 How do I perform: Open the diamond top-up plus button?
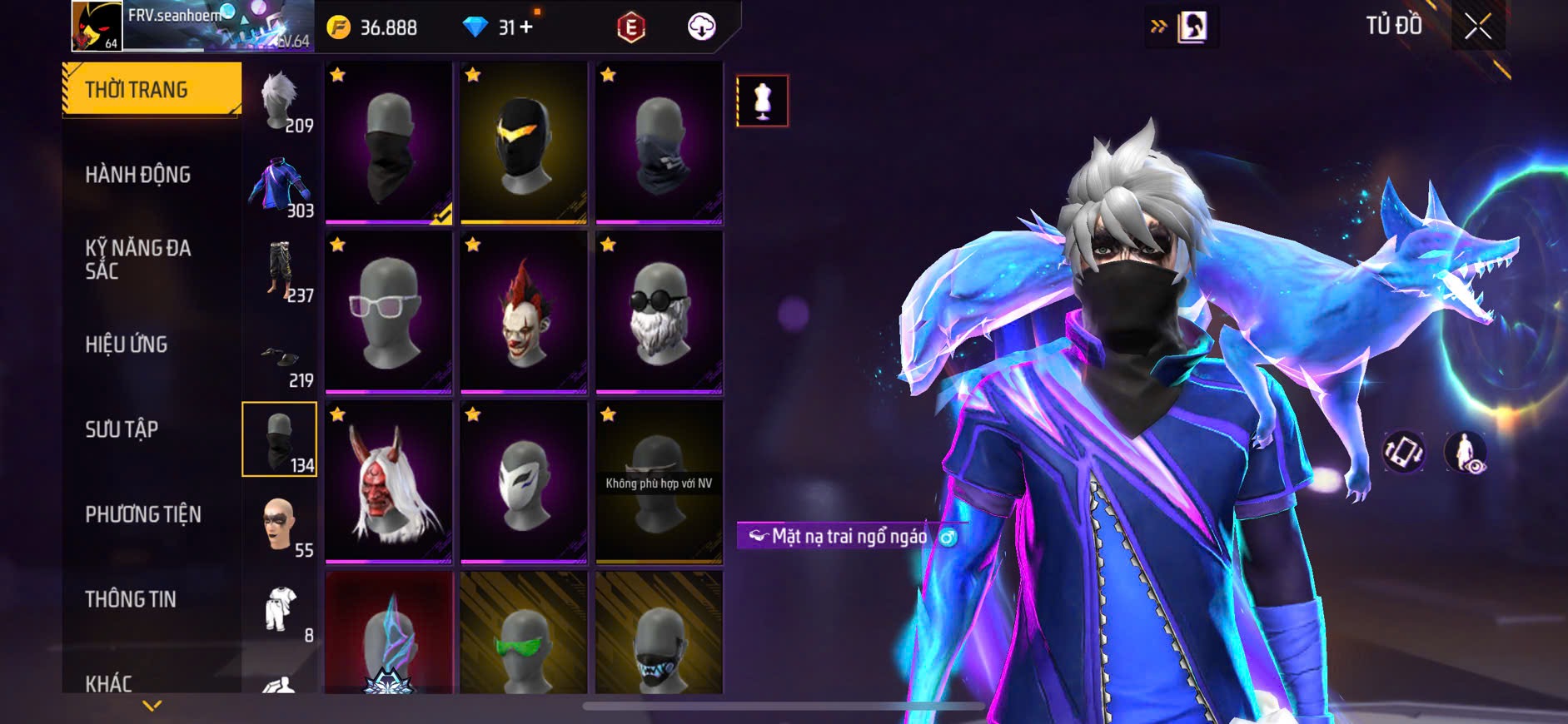coord(526,27)
